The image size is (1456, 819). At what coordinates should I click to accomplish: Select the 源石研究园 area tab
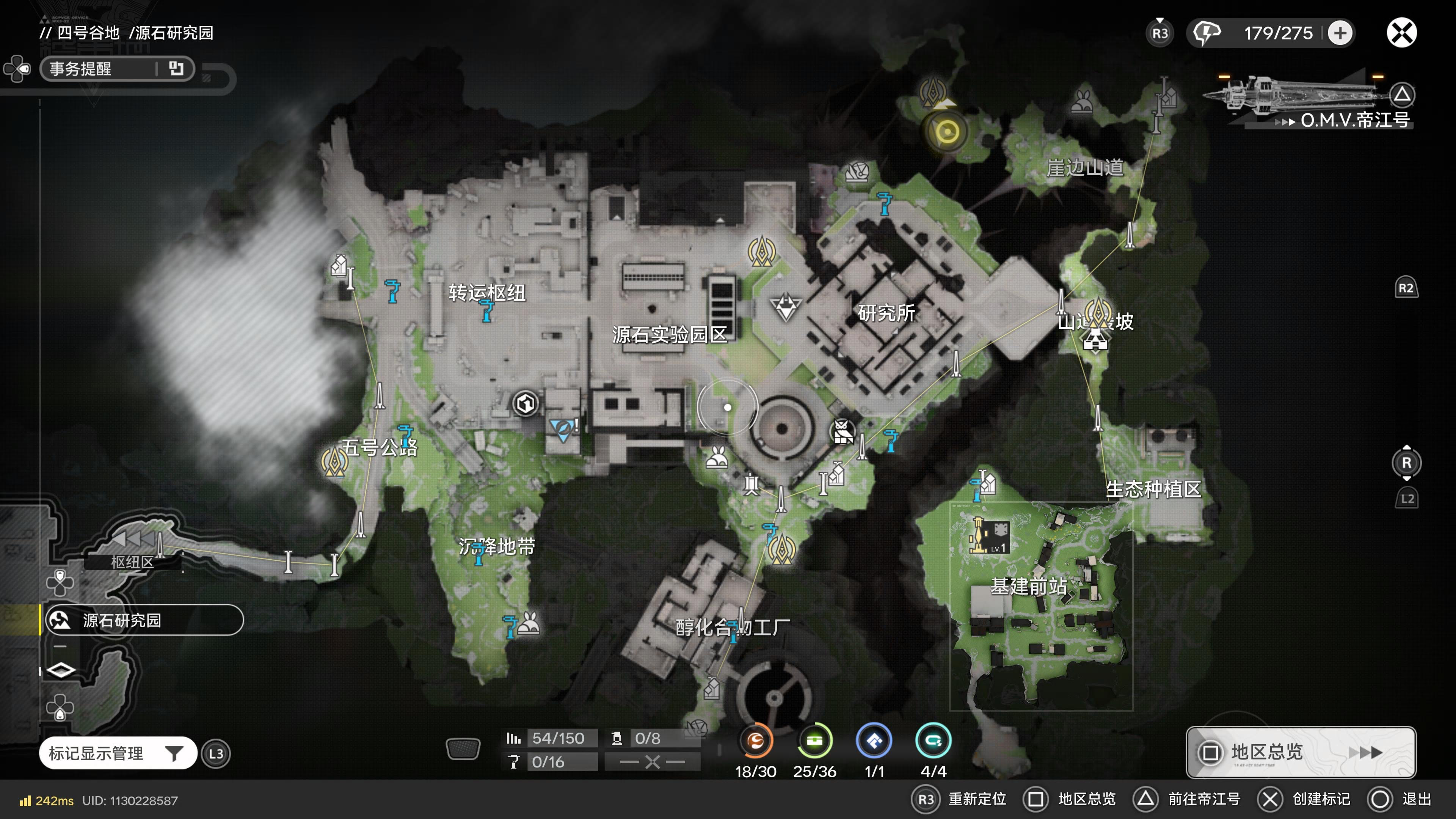(144, 620)
